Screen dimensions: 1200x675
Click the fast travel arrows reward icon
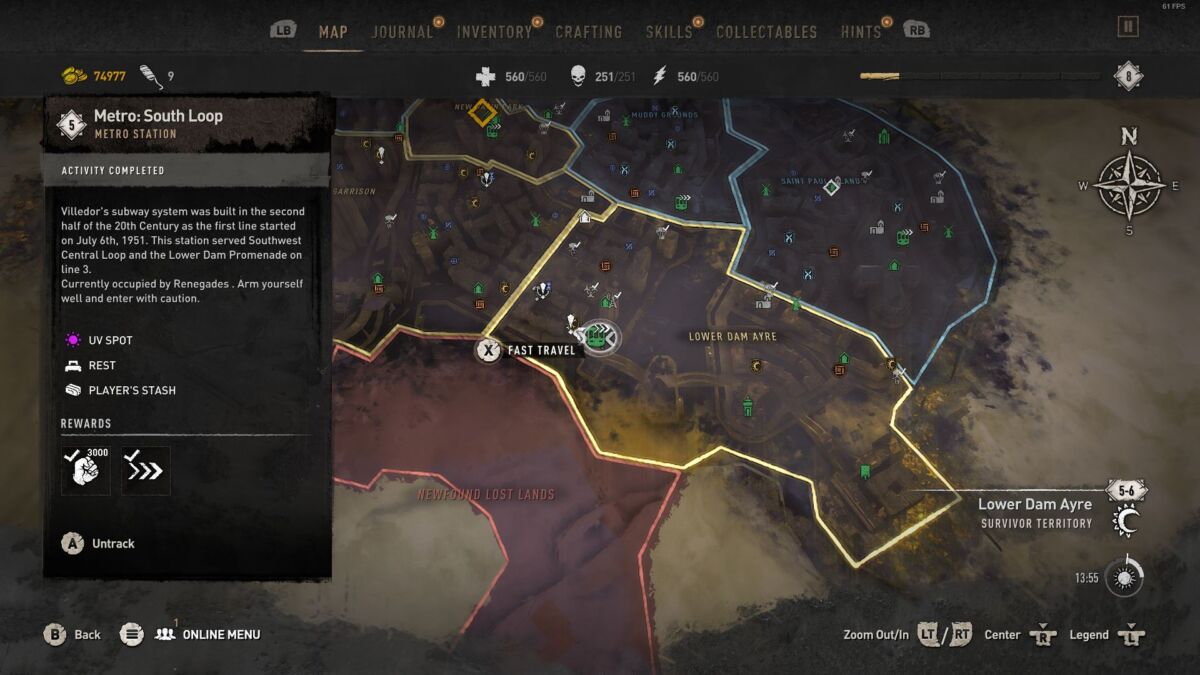point(146,470)
